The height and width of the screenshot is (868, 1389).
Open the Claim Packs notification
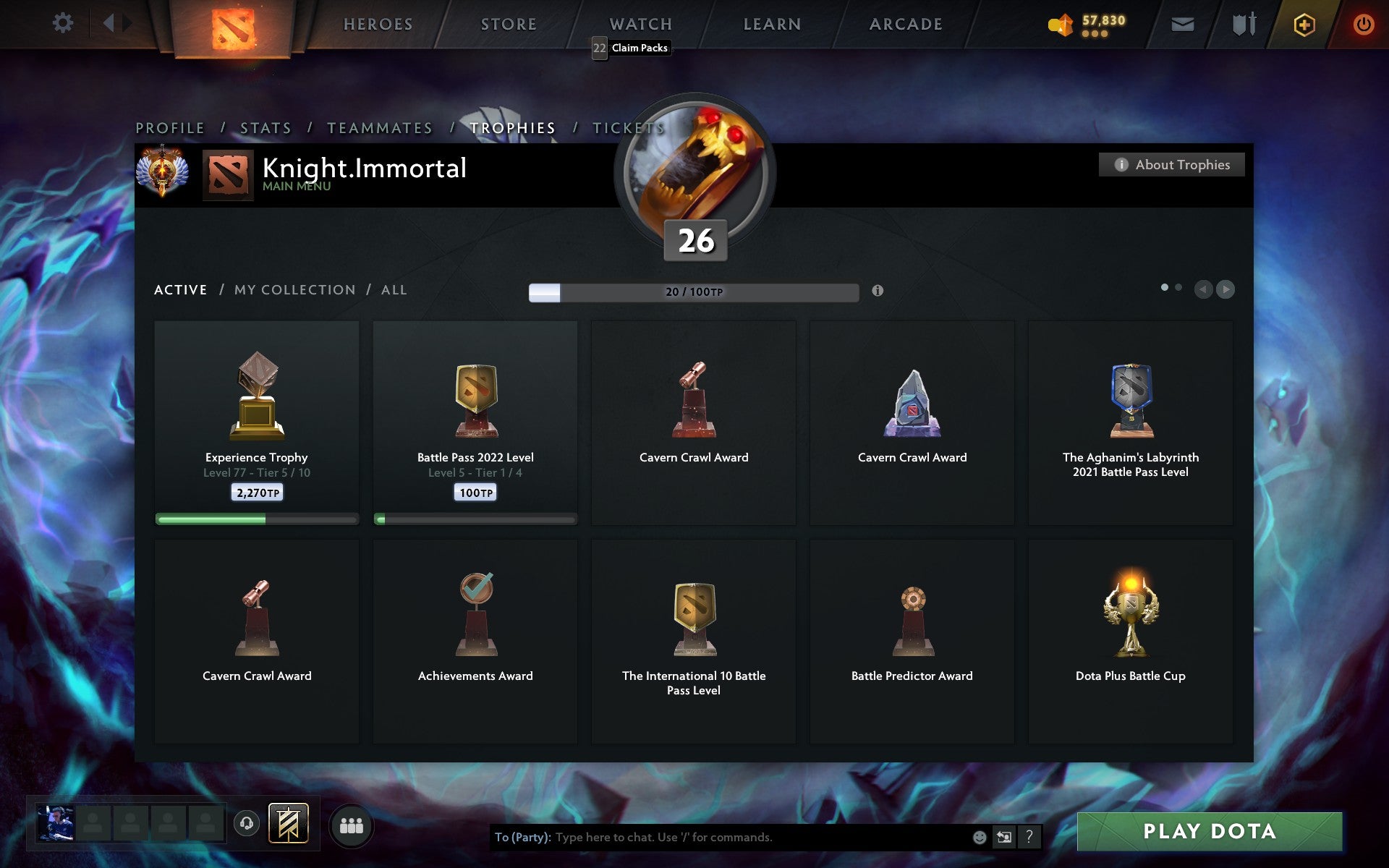630,48
